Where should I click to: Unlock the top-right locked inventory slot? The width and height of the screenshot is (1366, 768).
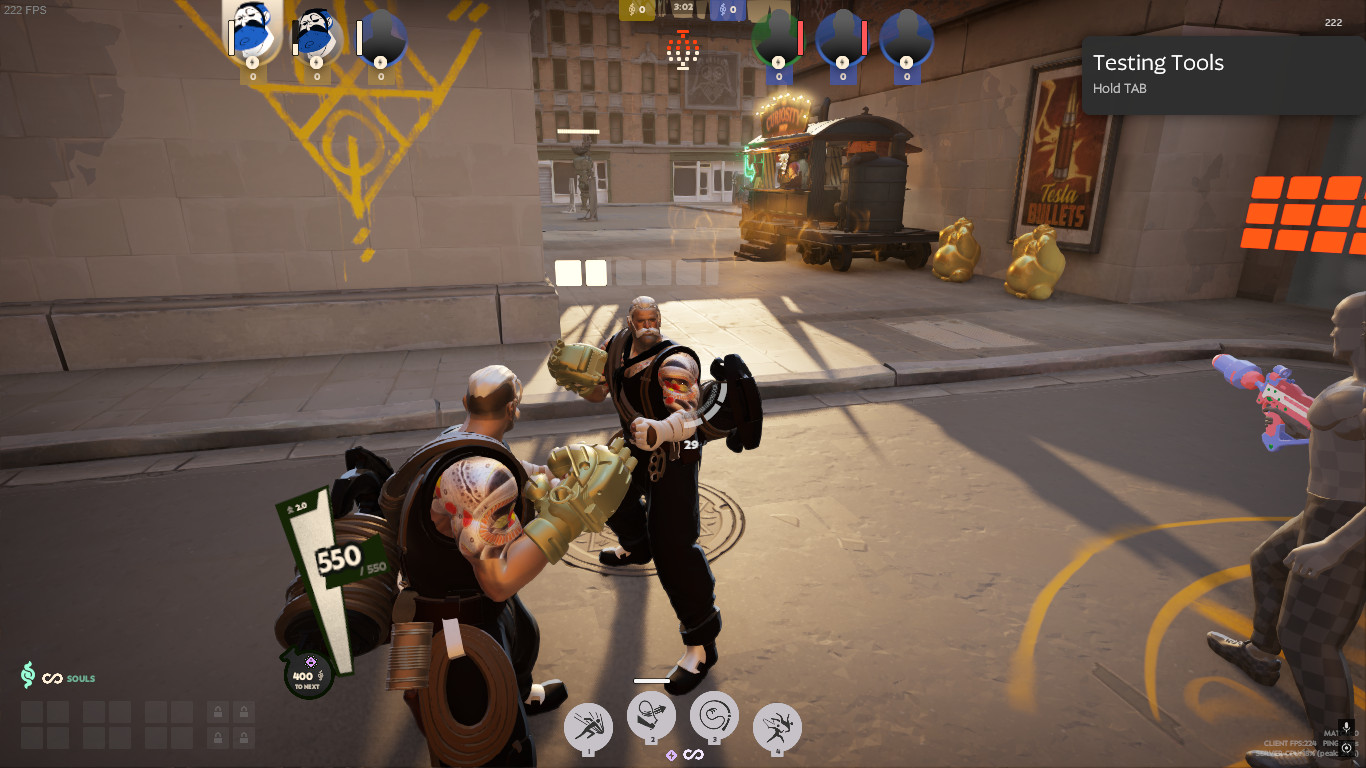coord(243,710)
